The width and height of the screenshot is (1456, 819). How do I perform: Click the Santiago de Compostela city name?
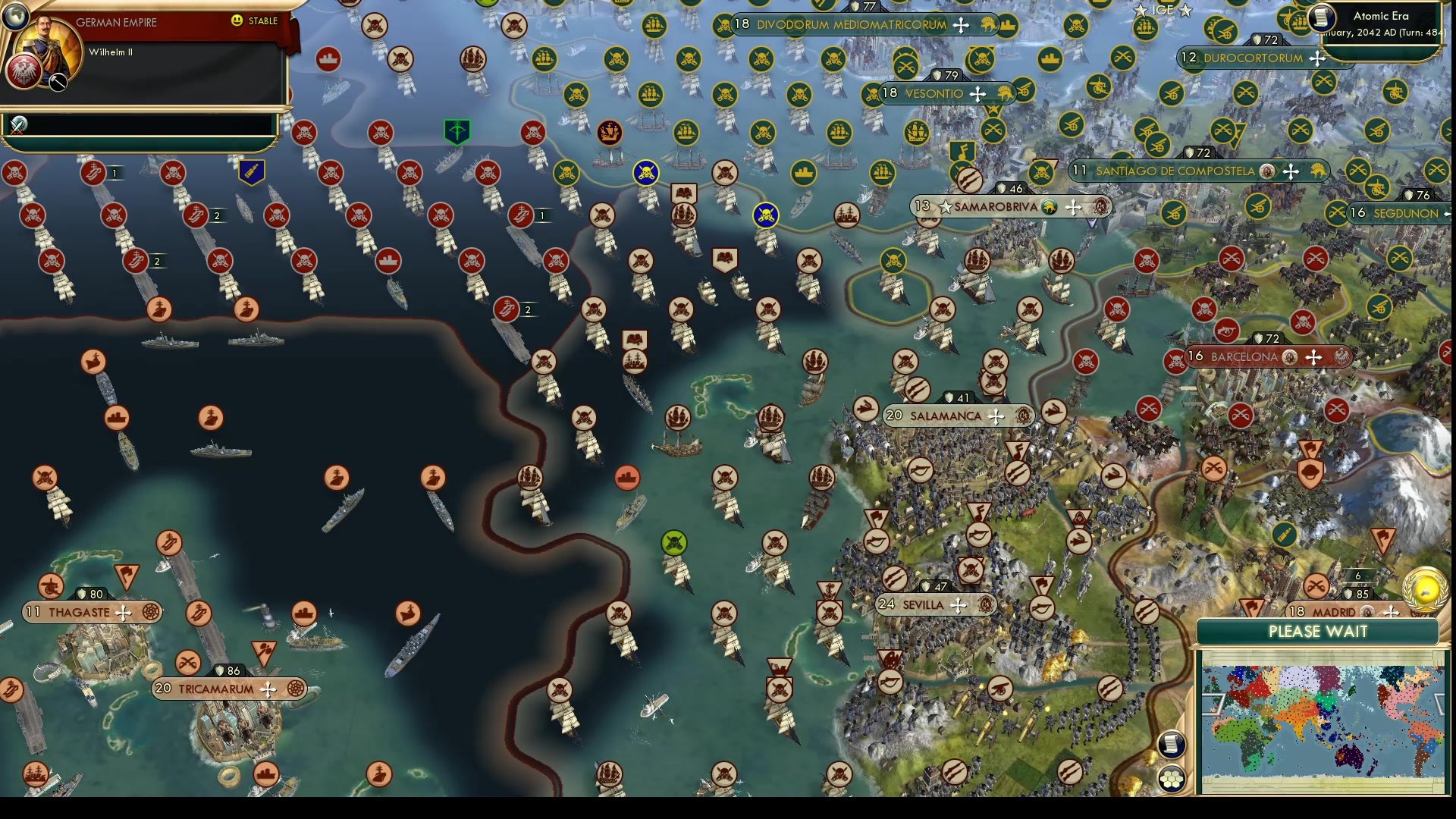[x=1175, y=171]
